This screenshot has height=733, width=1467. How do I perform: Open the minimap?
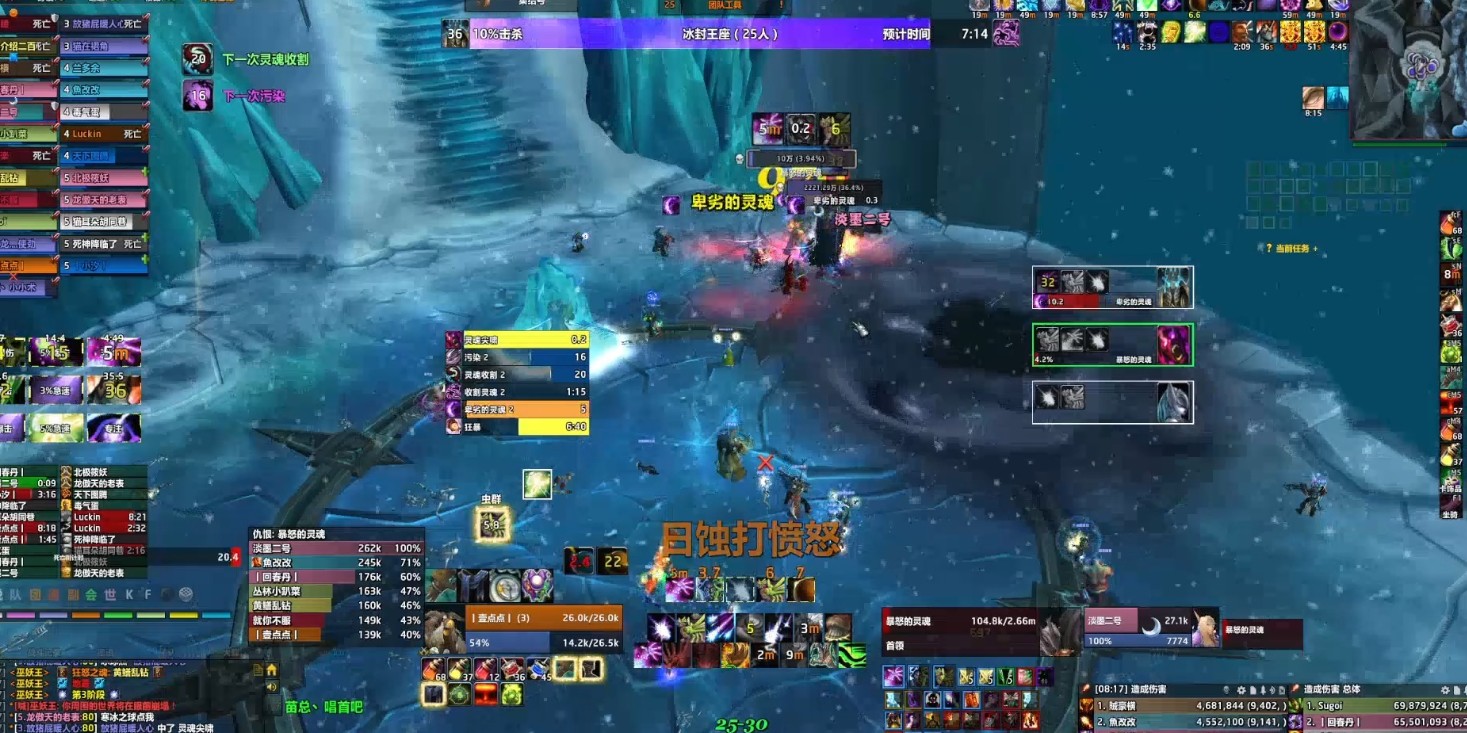[x=1410, y=68]
